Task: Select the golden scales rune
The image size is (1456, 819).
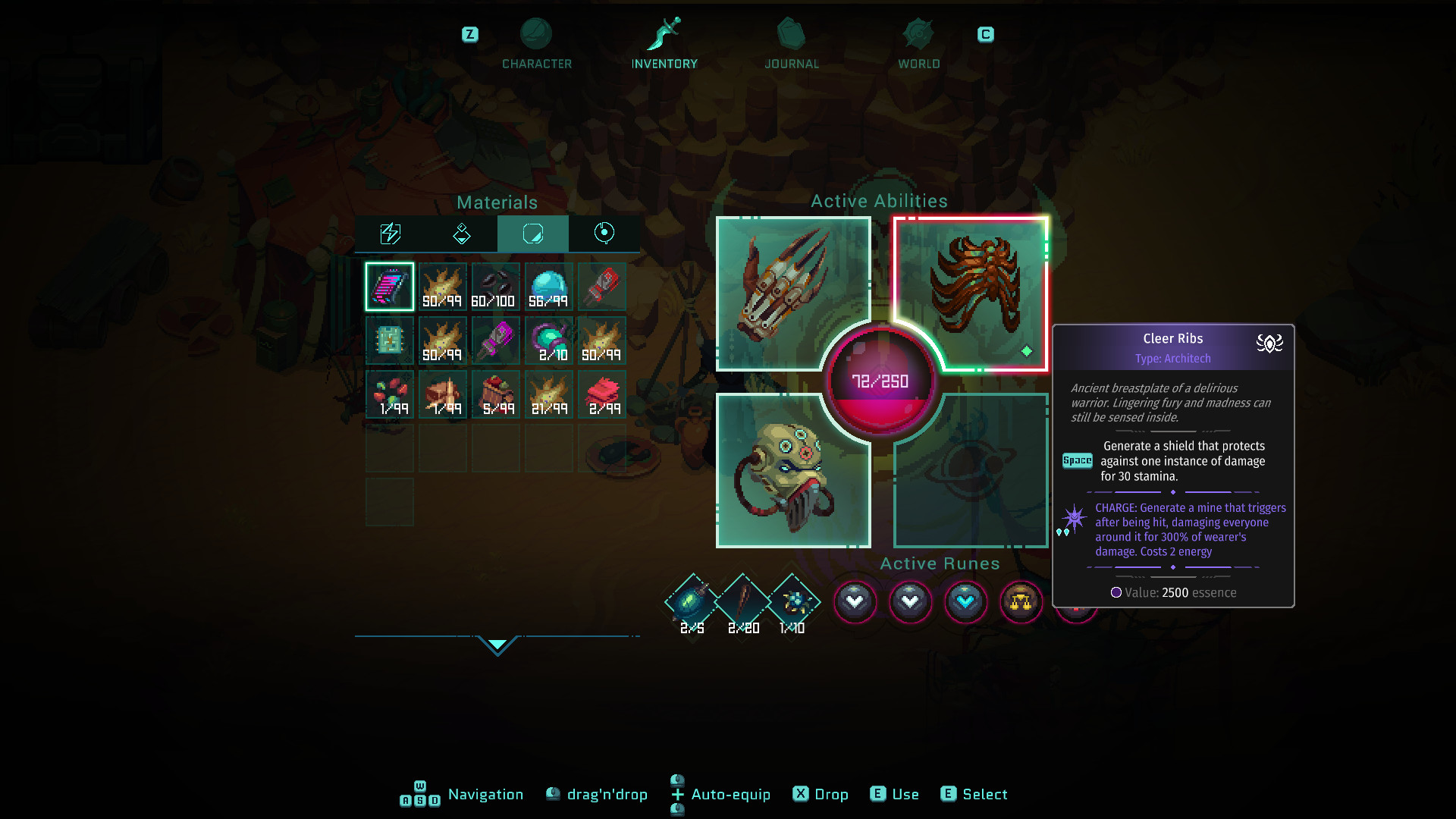Action: tap(1021, 602)
